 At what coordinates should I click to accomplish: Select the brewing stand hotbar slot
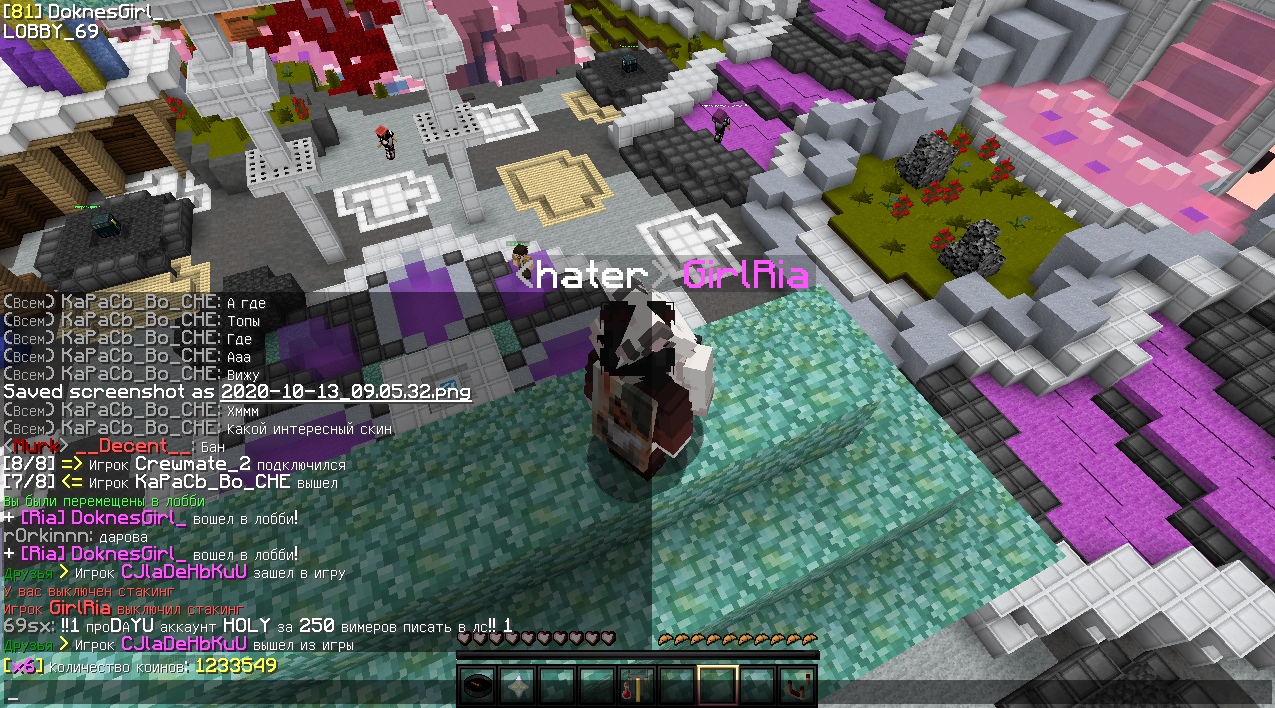pyautogui.click(x=638, y=686)
